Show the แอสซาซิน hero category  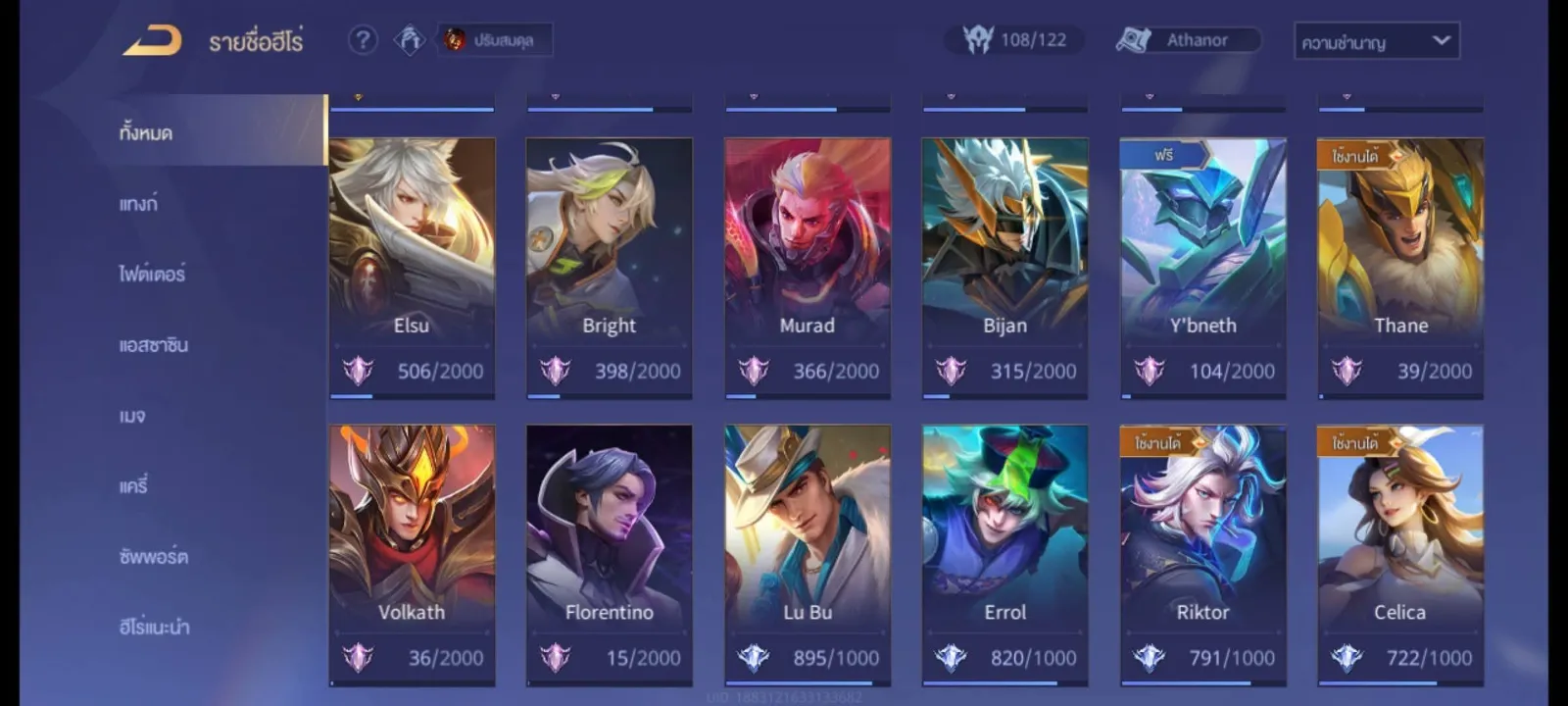tap(153, 345)
